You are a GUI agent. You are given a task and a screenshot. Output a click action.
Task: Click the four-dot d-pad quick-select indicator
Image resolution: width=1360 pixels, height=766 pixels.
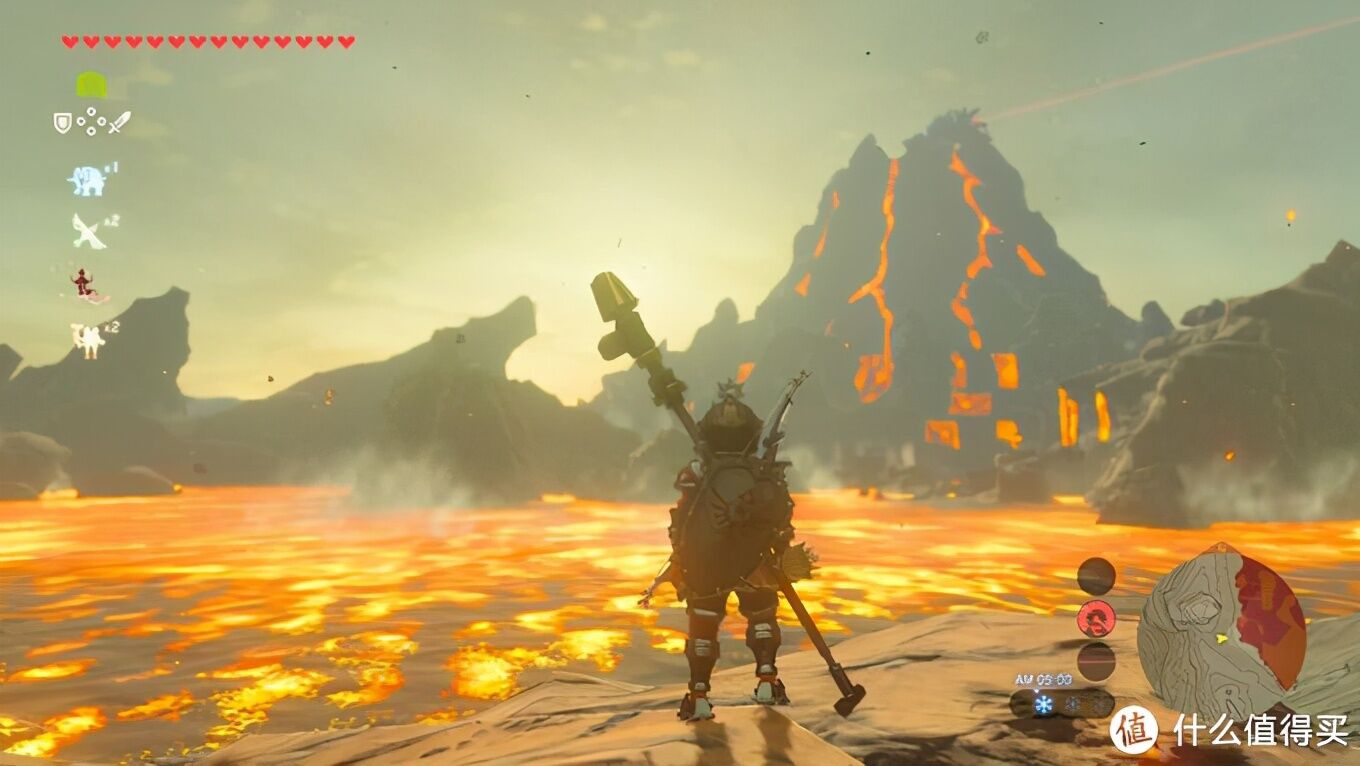coord(91,122)
